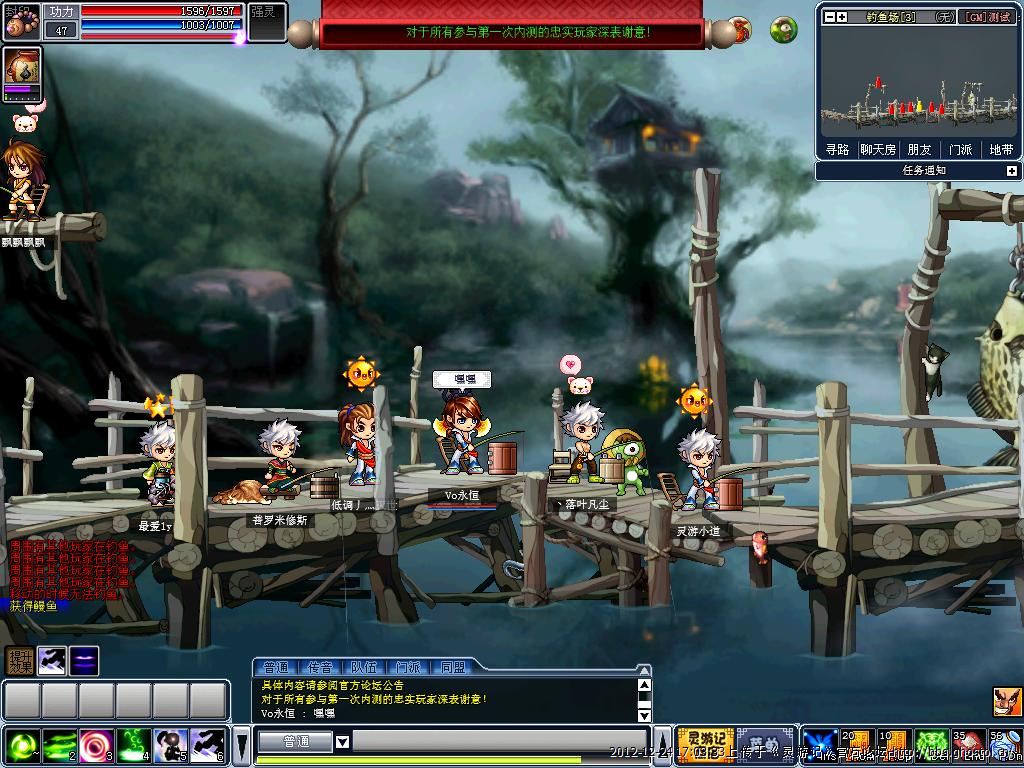Select the wine jar pet portrait
This screenshot has height=768, width=1024.
[22, 68]
